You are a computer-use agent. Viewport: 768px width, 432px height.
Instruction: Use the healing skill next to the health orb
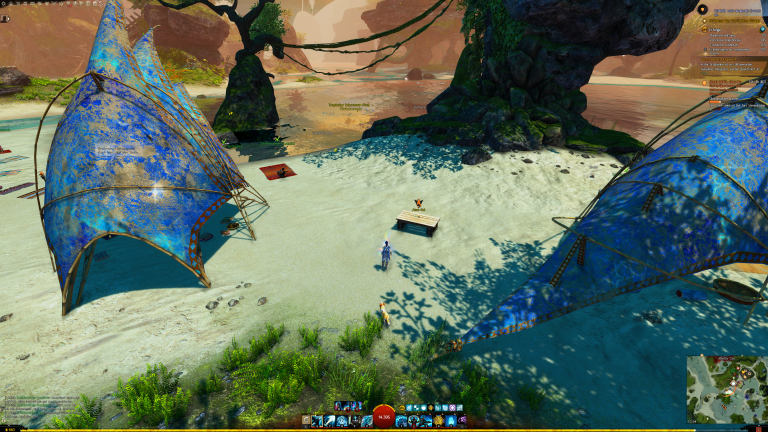(401, 421)
